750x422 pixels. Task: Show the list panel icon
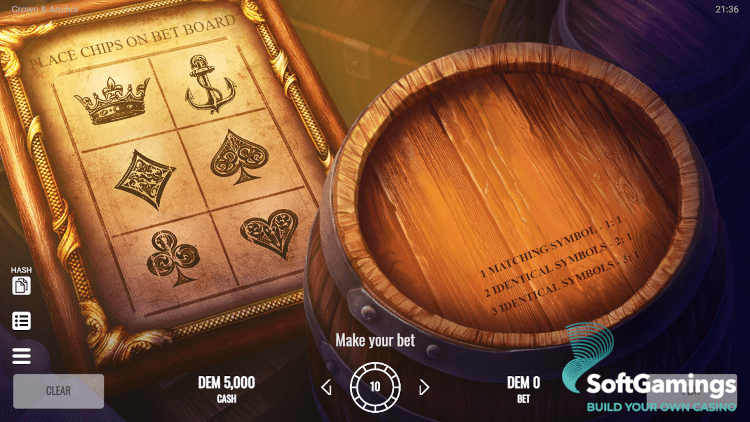click(x=21, y=321)
